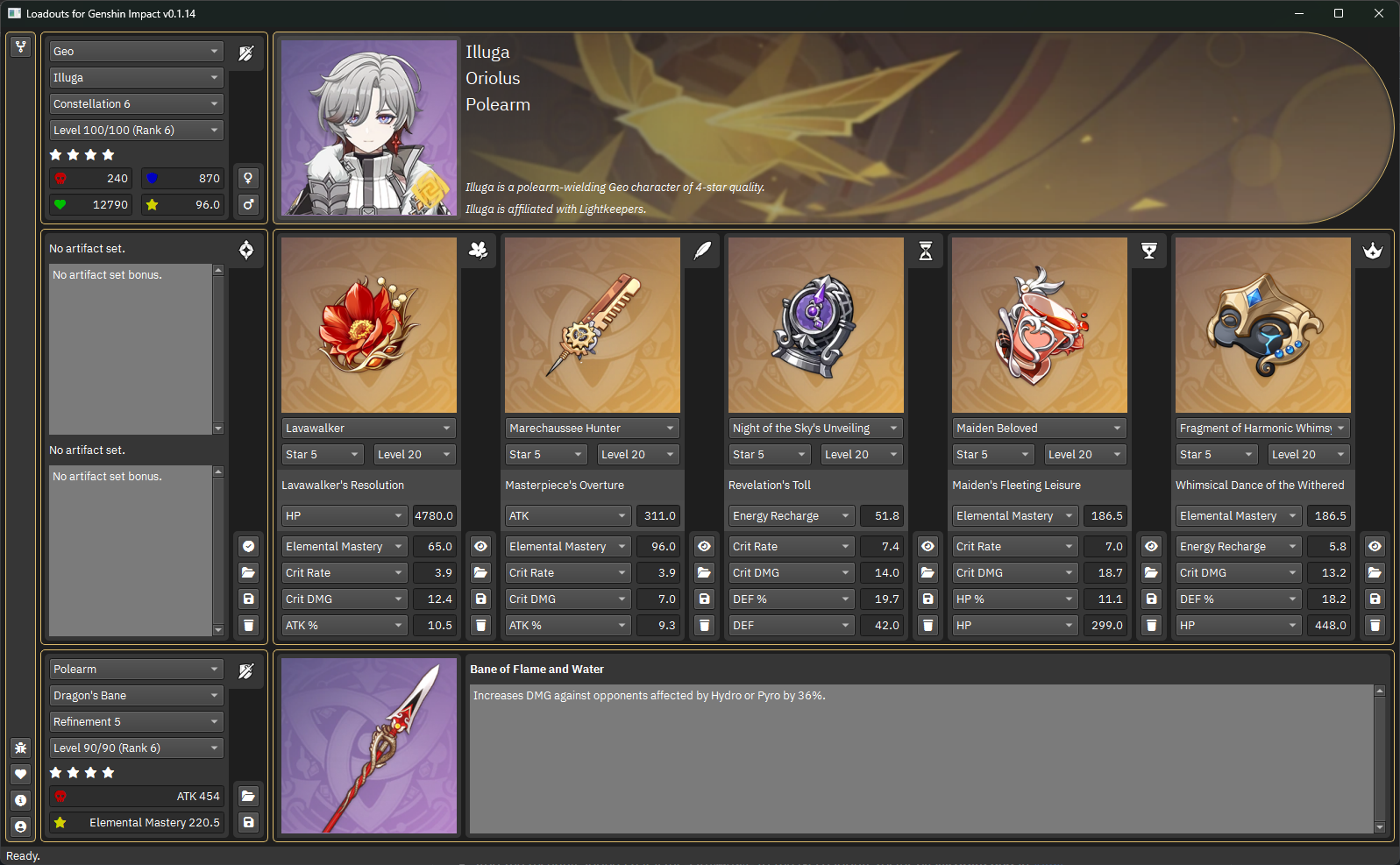Click the Dragon's Bane polearm image
The image size is (1400, 865).
[369, 746]
